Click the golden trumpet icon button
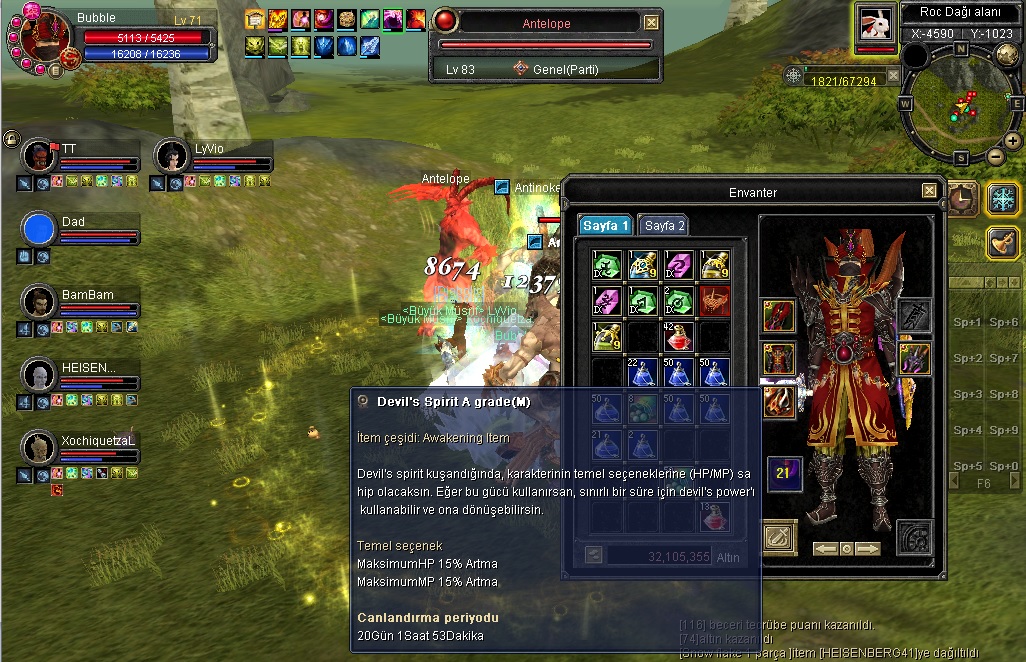1026x662 pixels. (1002, 242)
